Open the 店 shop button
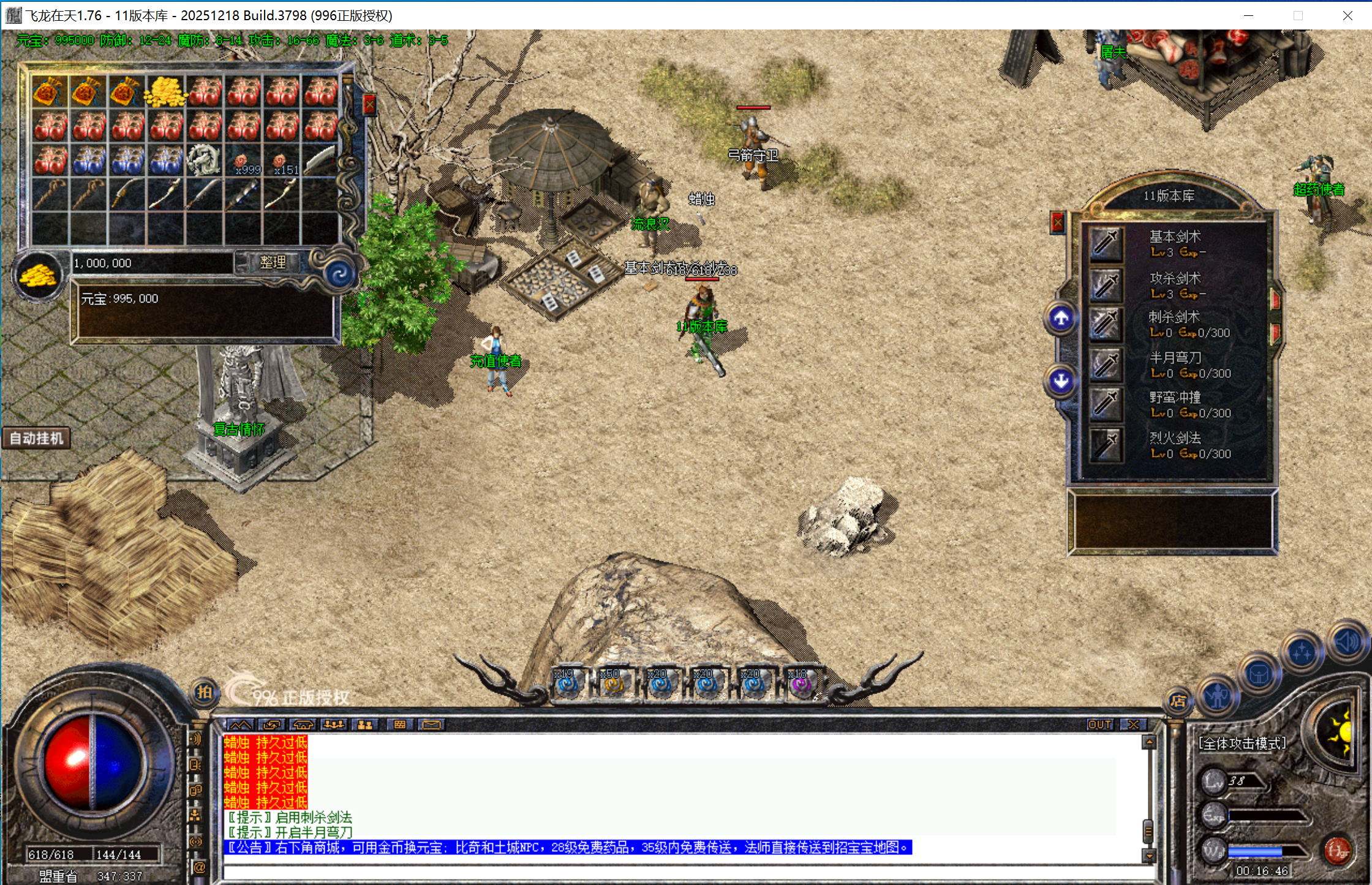 1178,701
